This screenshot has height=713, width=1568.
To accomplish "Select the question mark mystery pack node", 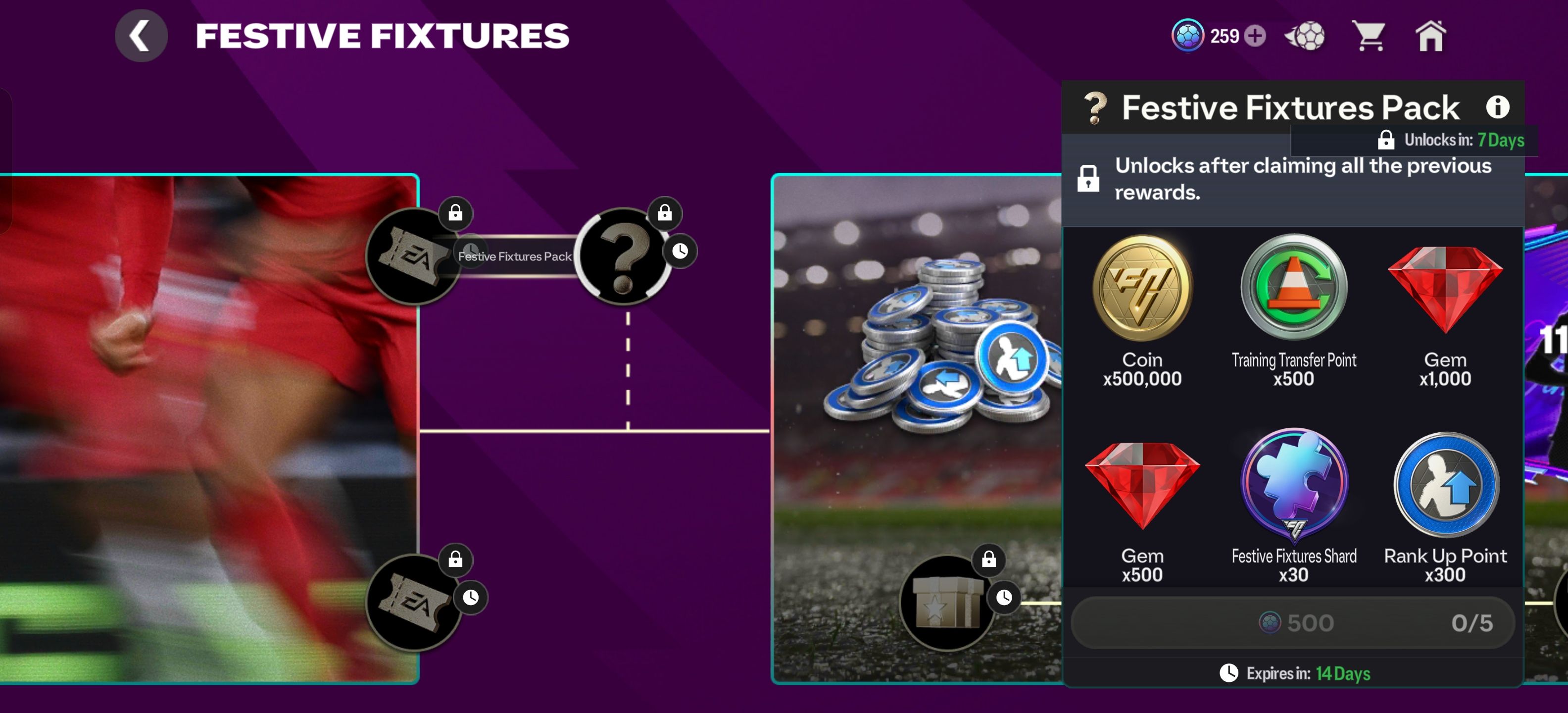I will coord(623,256).
